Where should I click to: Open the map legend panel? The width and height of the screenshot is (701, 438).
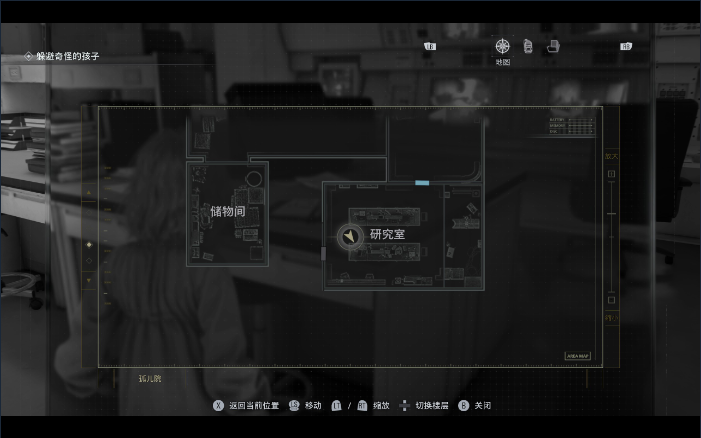[x=570, y=125]
